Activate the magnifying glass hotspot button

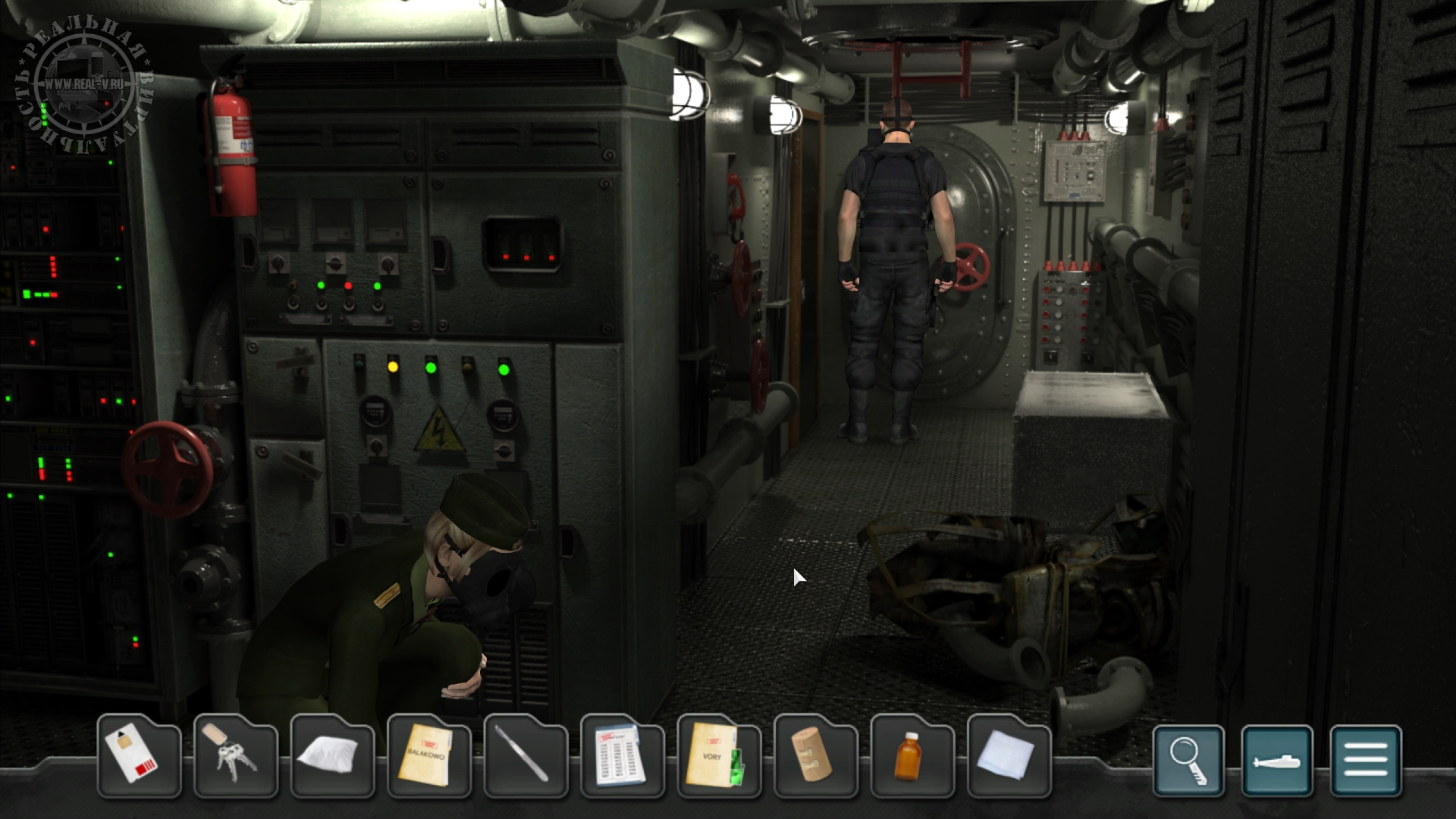(1189, 761)
